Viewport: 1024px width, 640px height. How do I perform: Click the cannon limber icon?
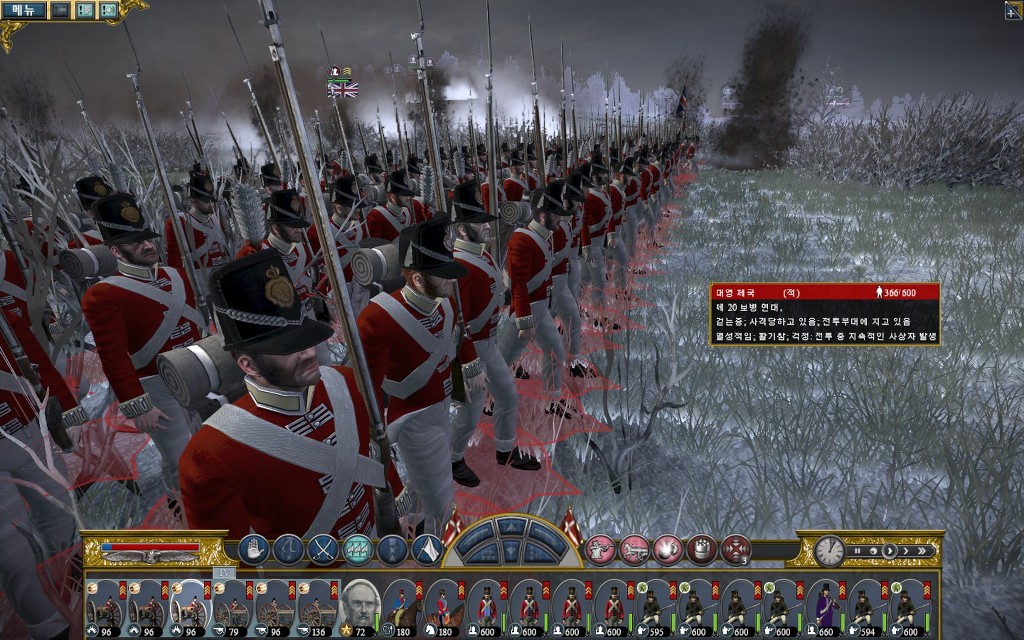[x=634, y=549]
